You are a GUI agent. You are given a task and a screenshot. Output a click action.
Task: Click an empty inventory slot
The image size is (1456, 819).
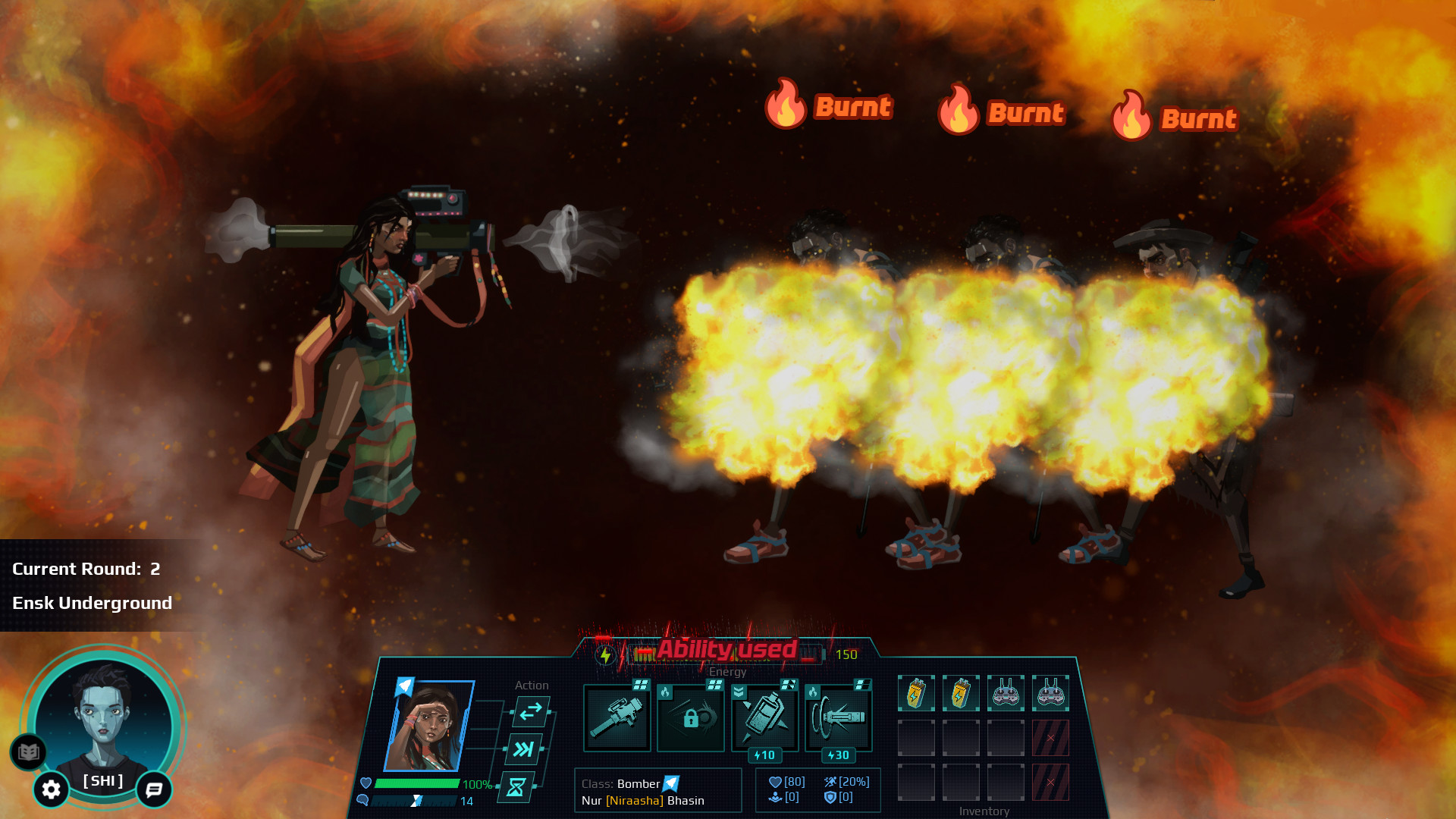[915, 737]
